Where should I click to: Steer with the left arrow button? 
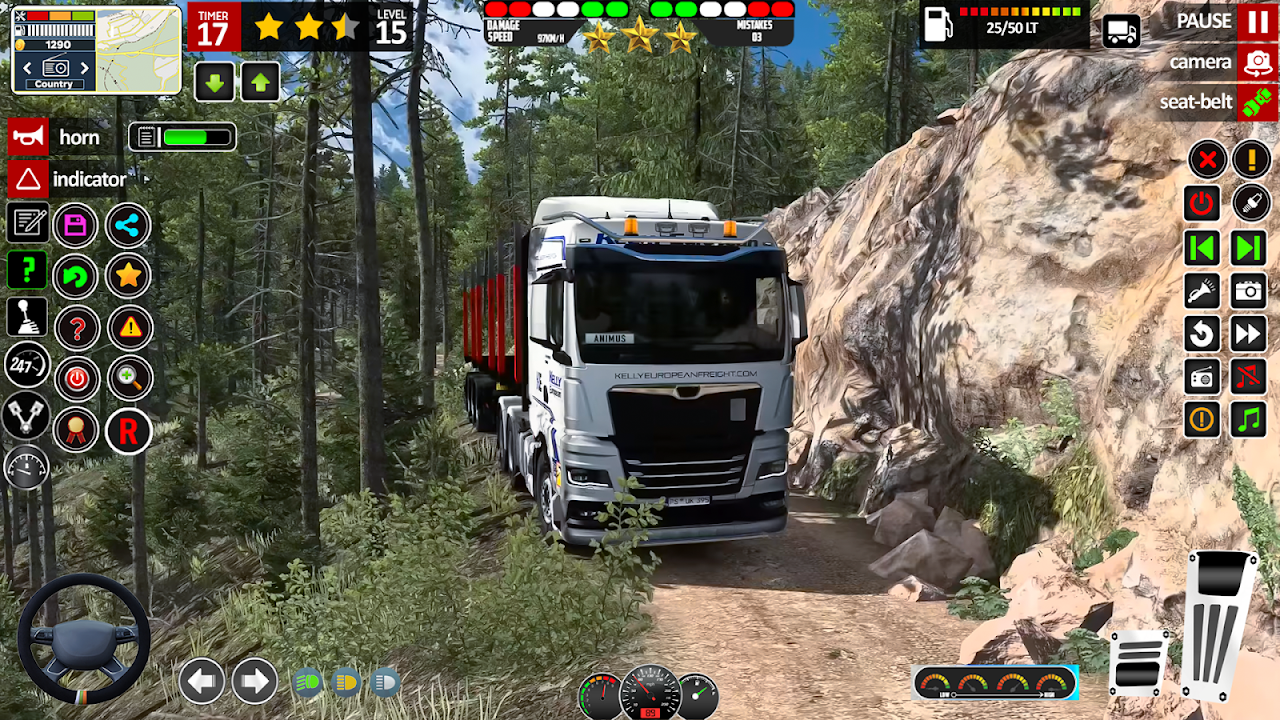click(x=202, y=682)
